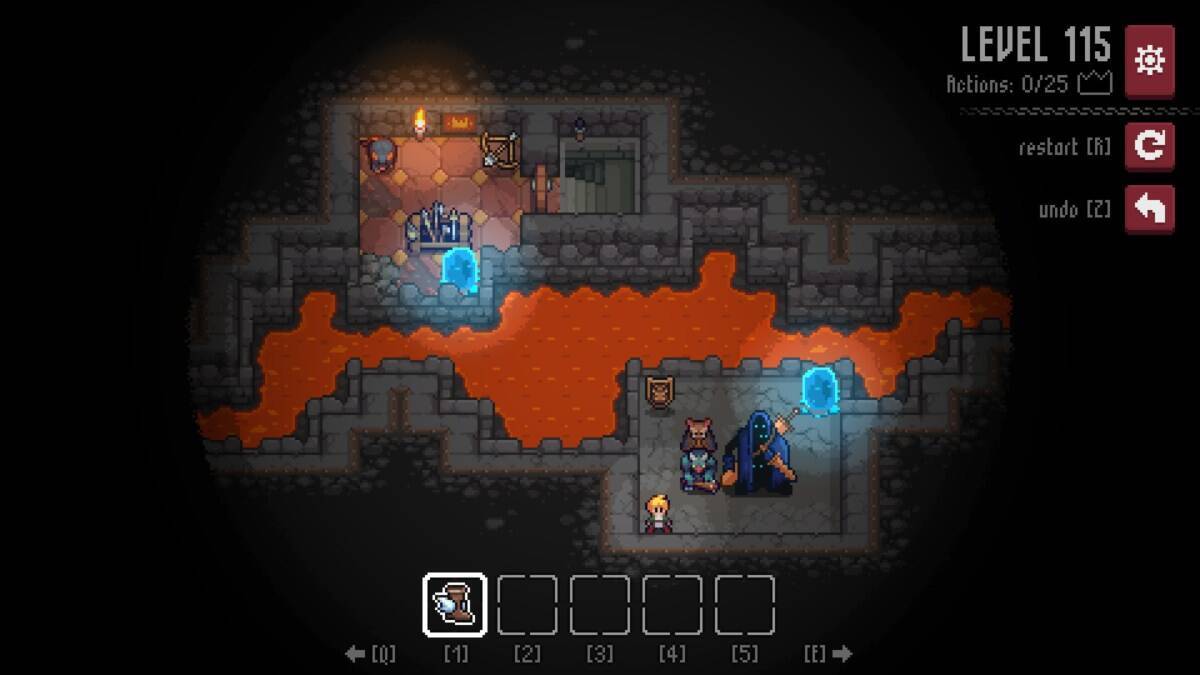Select the winged boot item slot
The width and height of the screenshot is (1200, 675).
point(455,605)
